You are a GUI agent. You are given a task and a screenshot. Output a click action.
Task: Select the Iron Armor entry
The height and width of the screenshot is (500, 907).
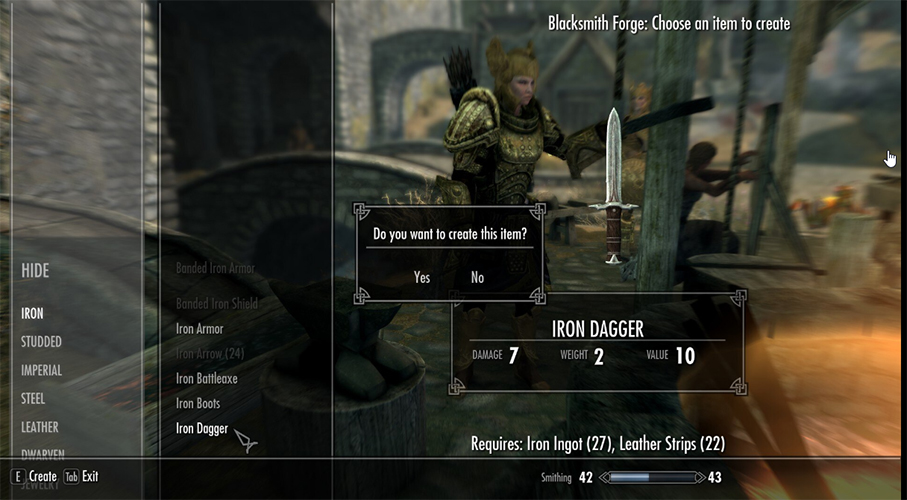pyautogui.click(x=200, y=329)
